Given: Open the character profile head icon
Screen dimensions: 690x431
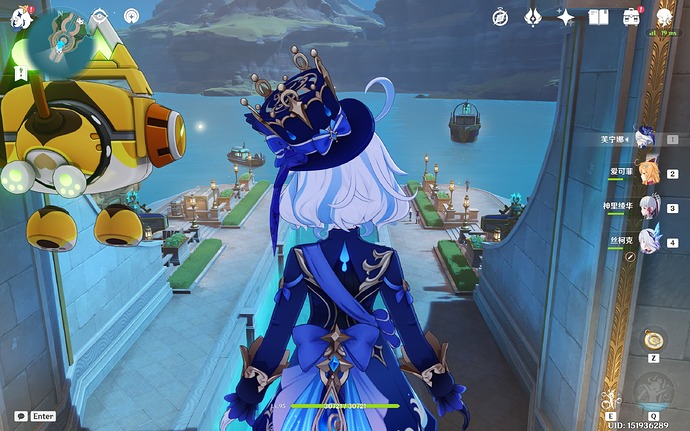Looking at the screenshot, I should point(664,17).
